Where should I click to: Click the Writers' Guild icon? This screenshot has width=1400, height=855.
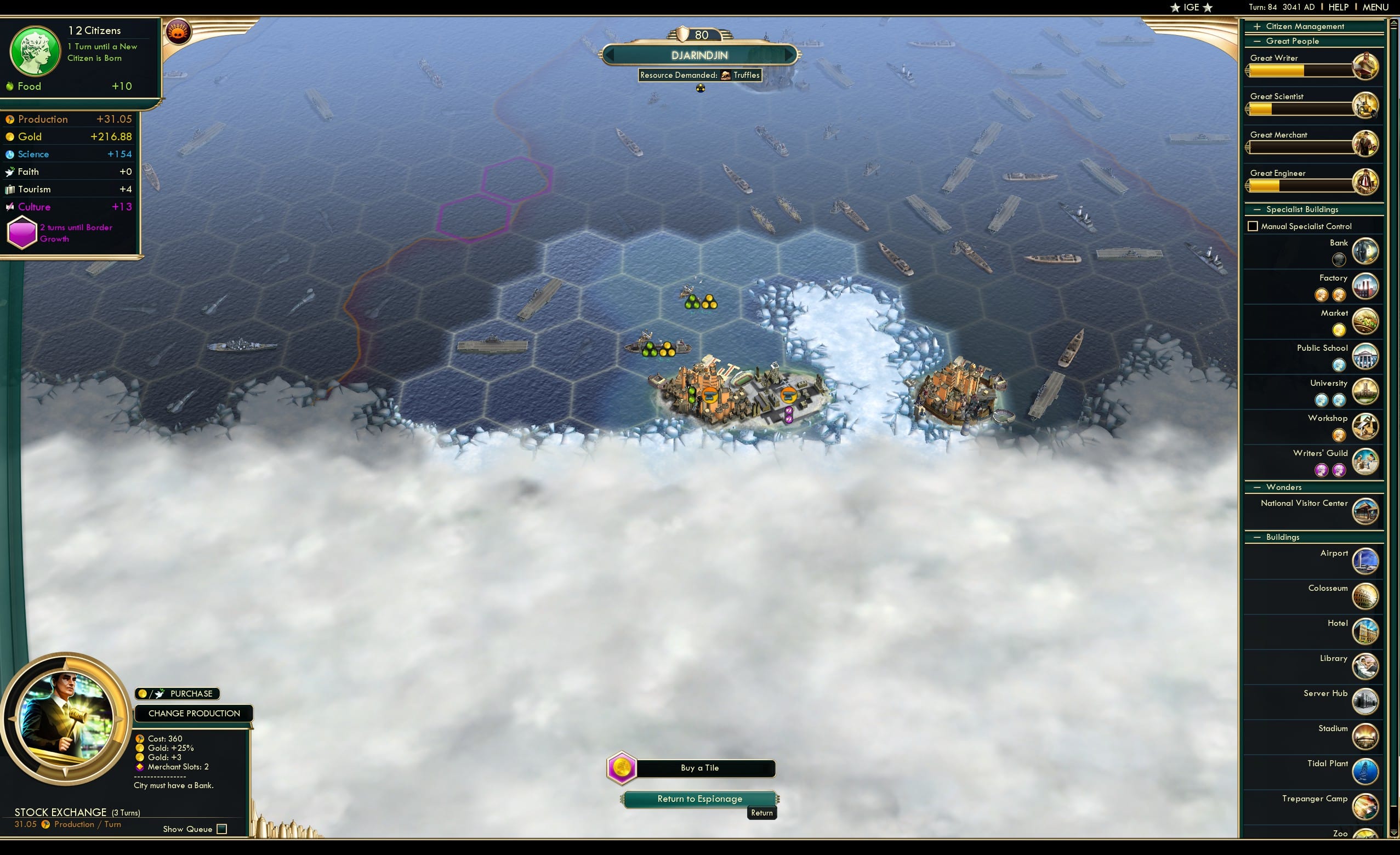[x=1366, y=461]
